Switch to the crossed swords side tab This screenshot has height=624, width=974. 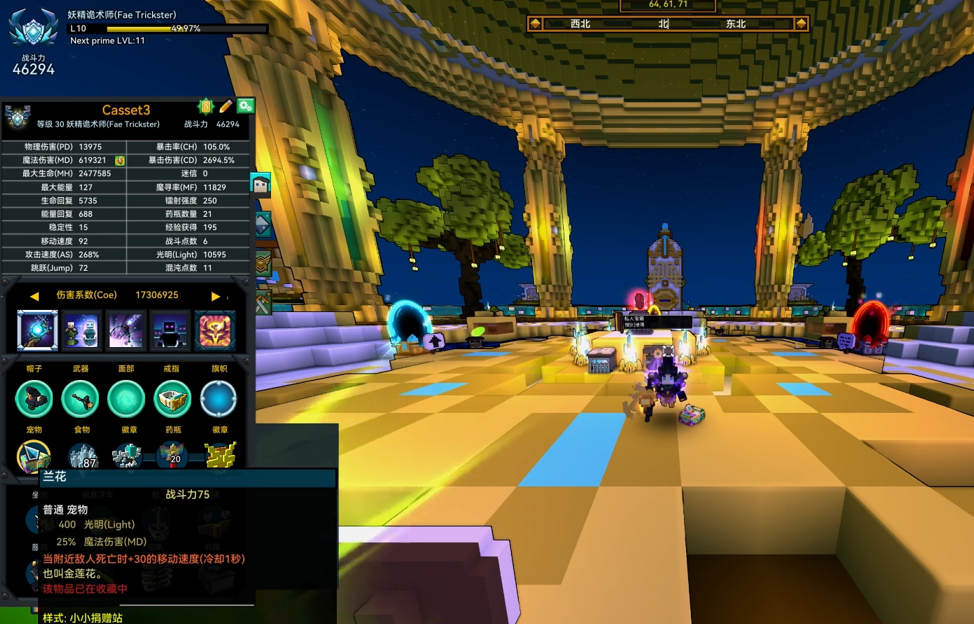tap(263, 303)
